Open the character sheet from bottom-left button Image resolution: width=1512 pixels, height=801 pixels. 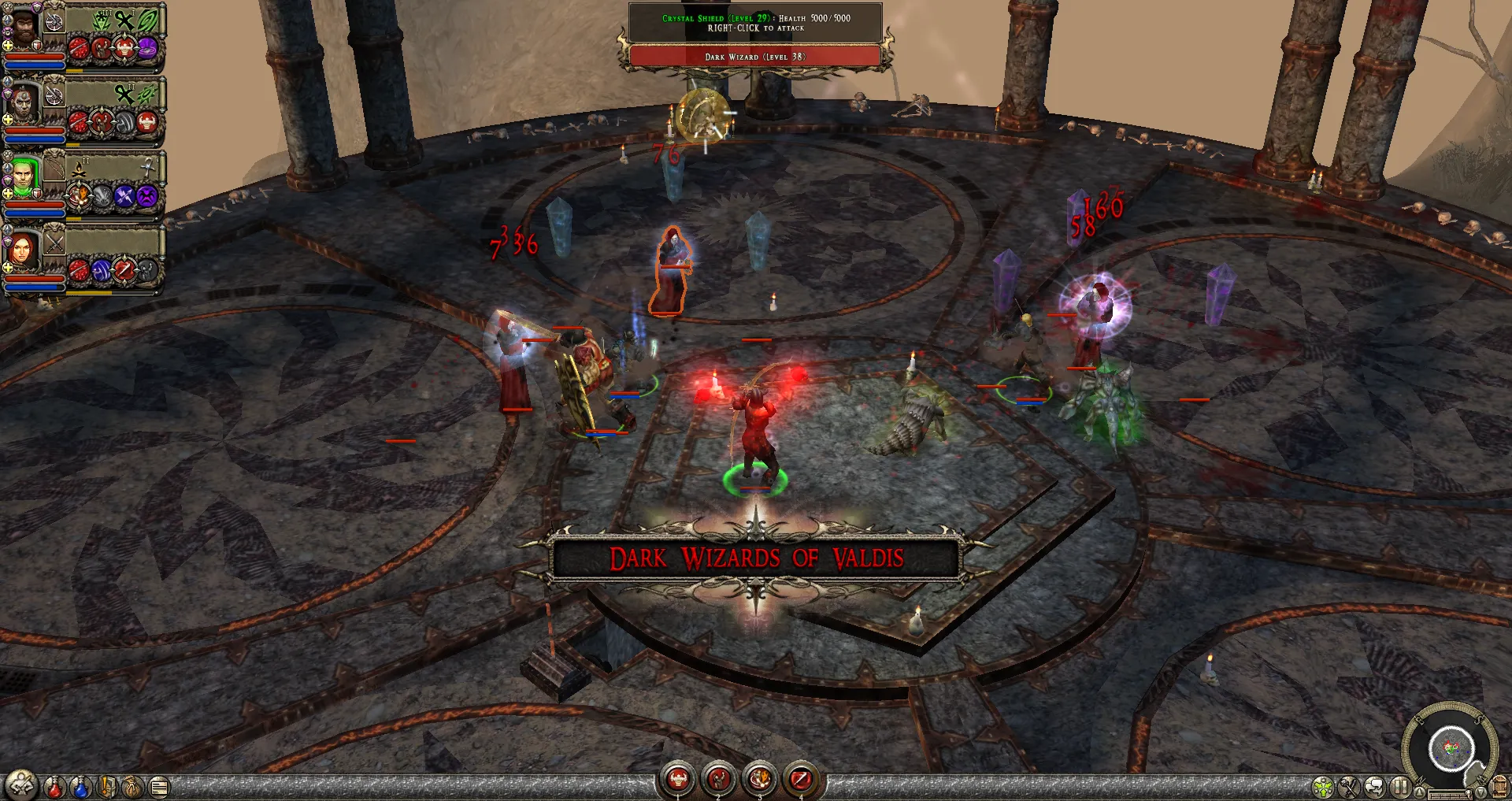(x=21, y=785)
